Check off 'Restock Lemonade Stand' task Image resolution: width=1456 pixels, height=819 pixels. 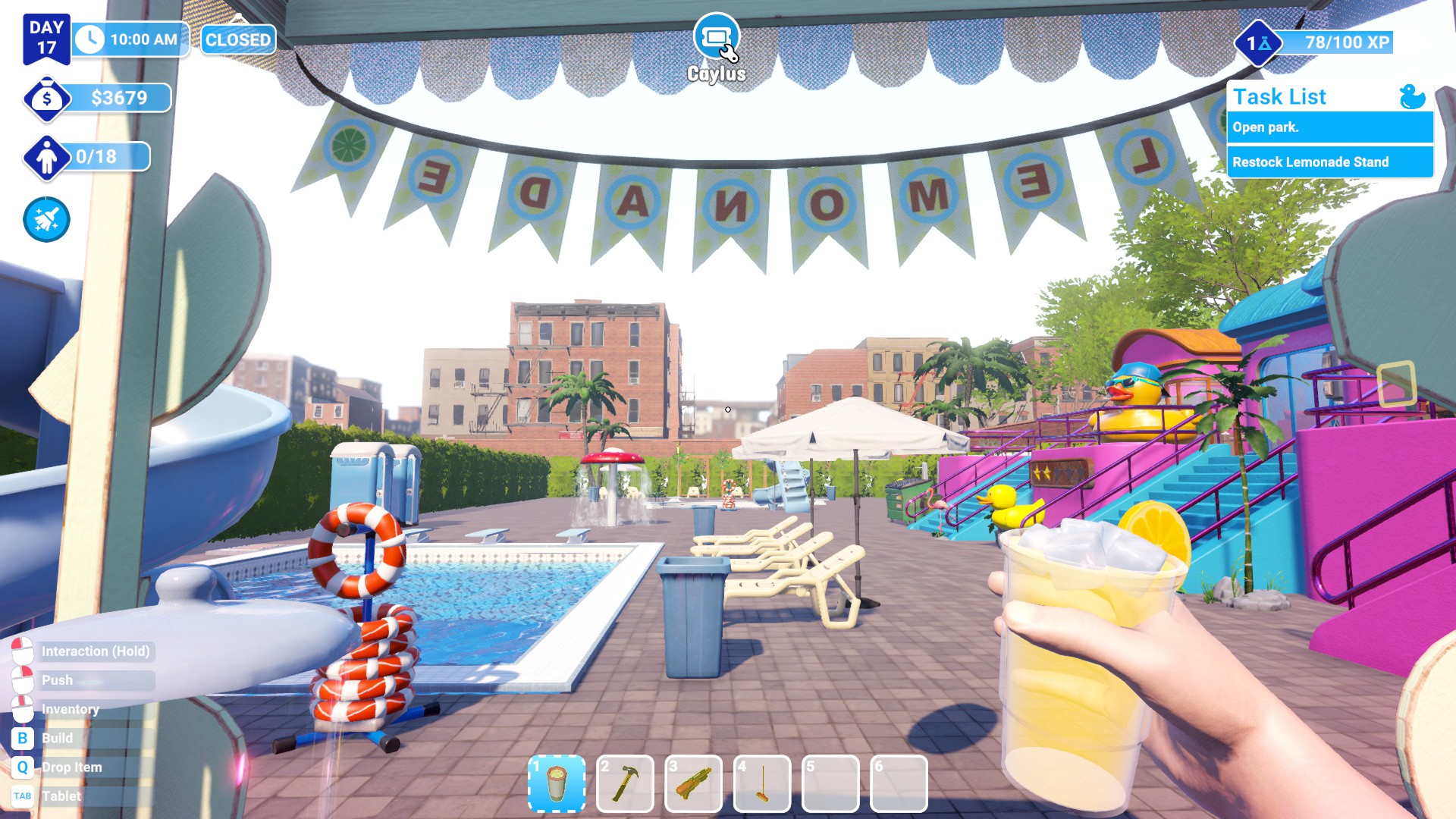(1329, 162)
